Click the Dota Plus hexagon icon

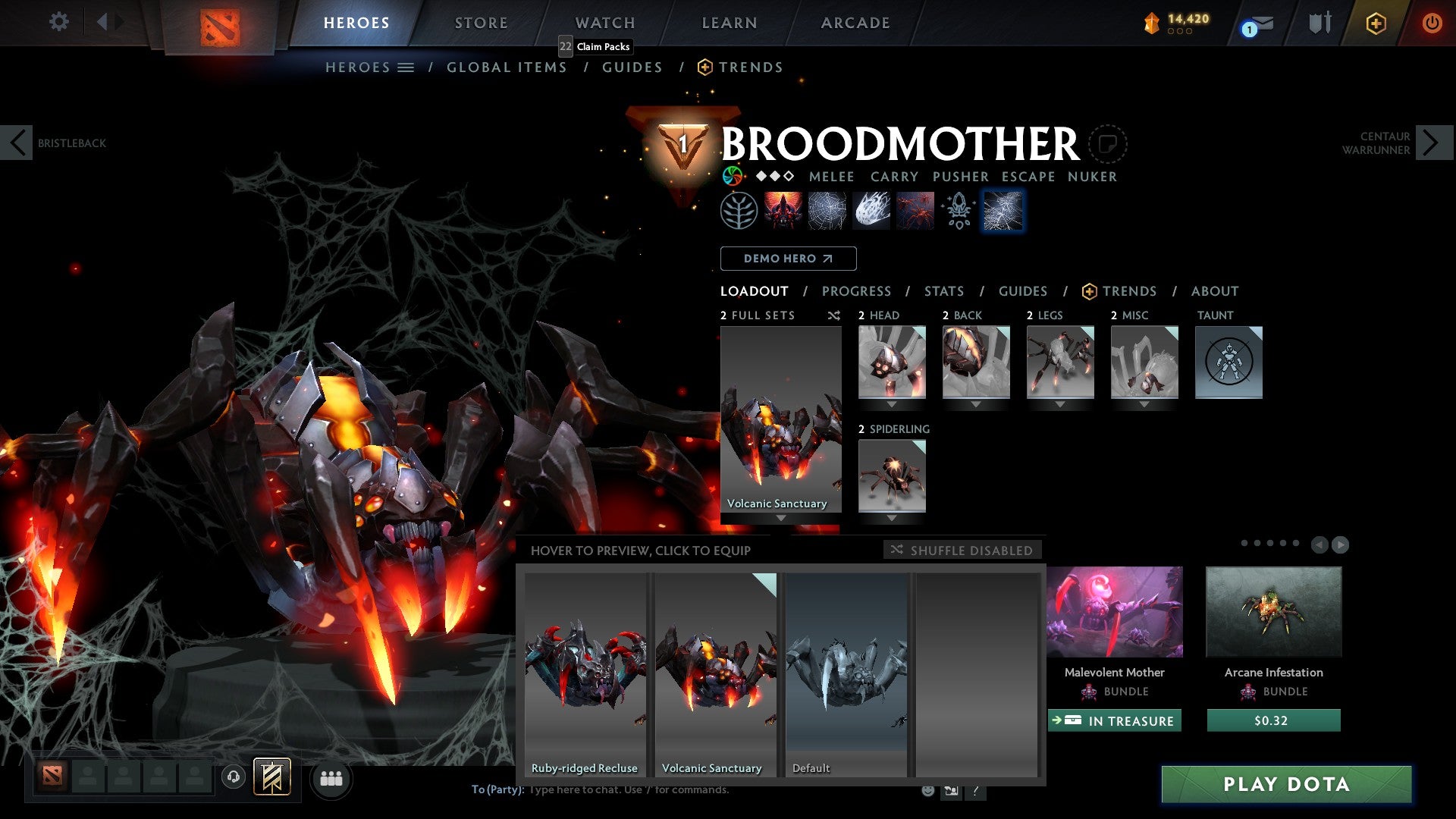point(1374,23)
